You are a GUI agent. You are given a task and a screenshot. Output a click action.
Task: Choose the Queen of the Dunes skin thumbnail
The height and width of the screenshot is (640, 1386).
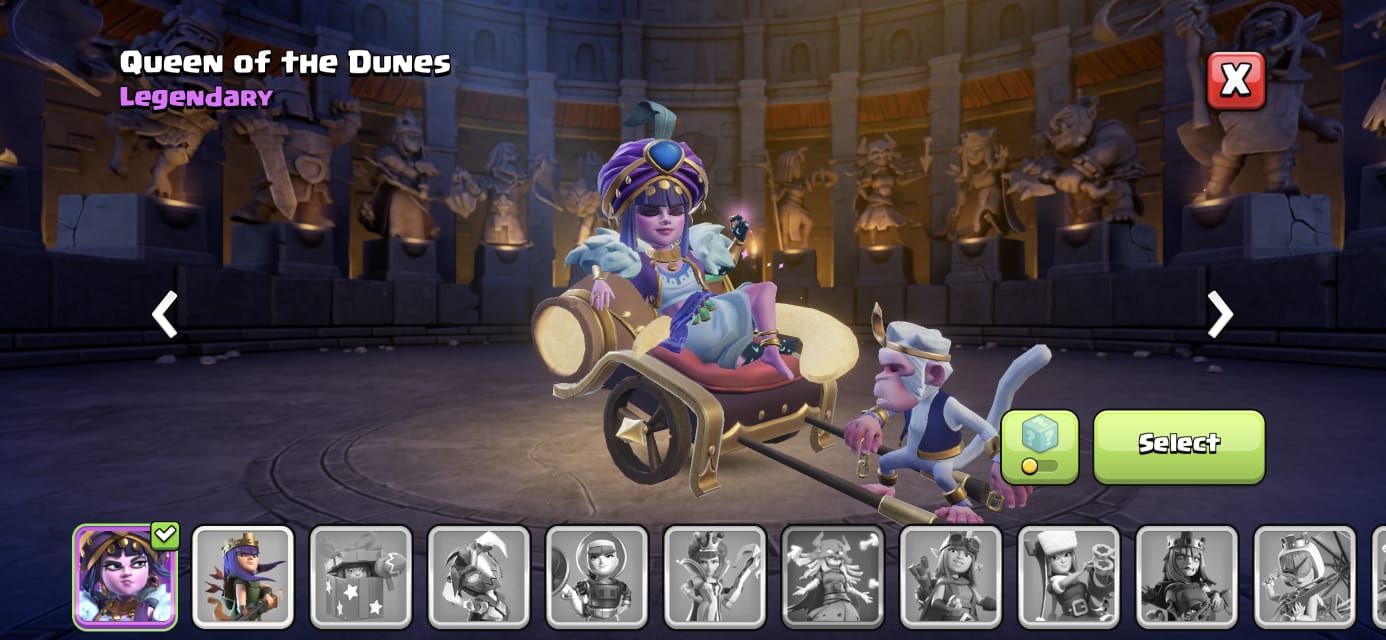125,577
